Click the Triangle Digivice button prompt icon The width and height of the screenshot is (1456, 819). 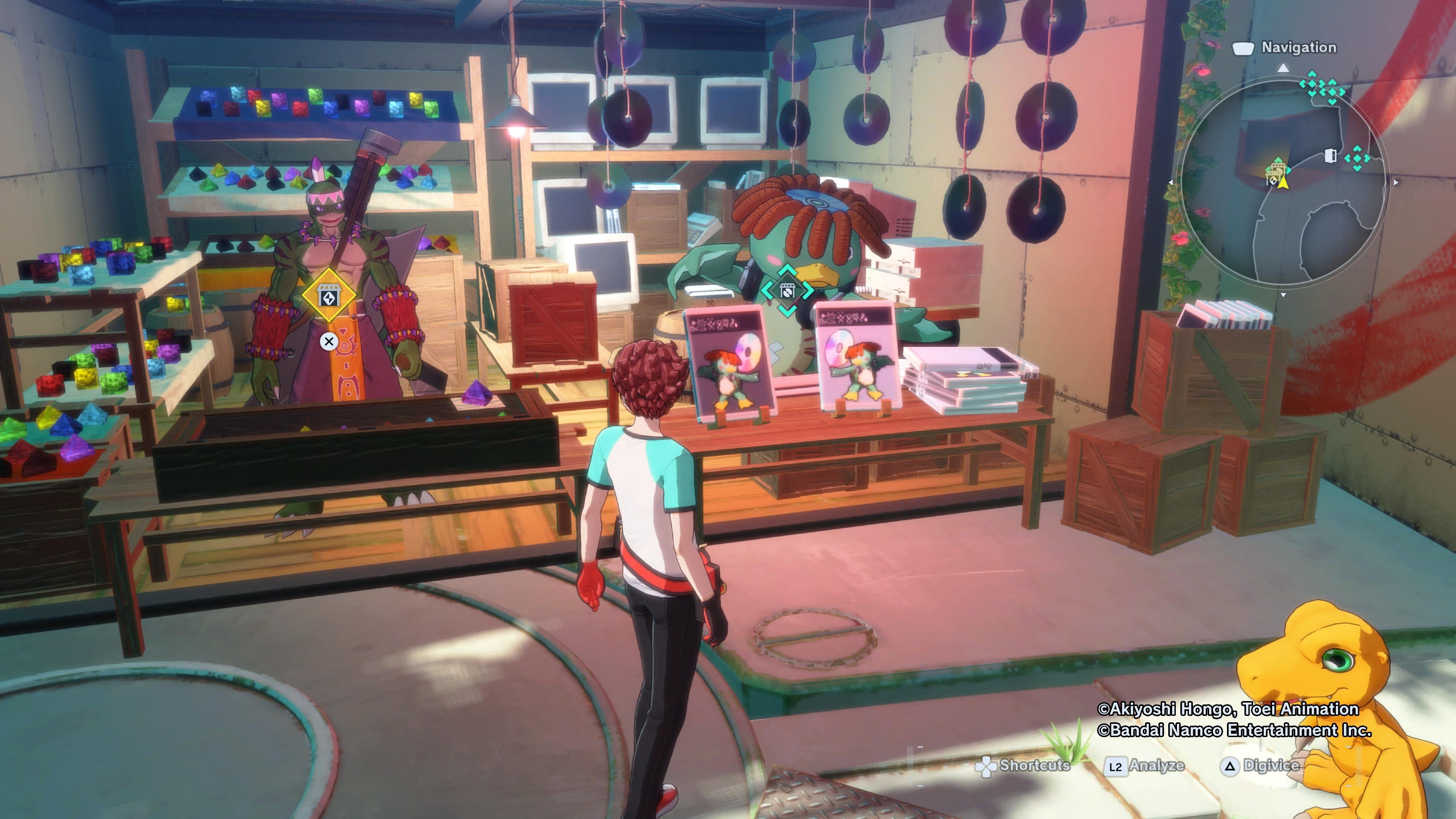coord(1230,766)
